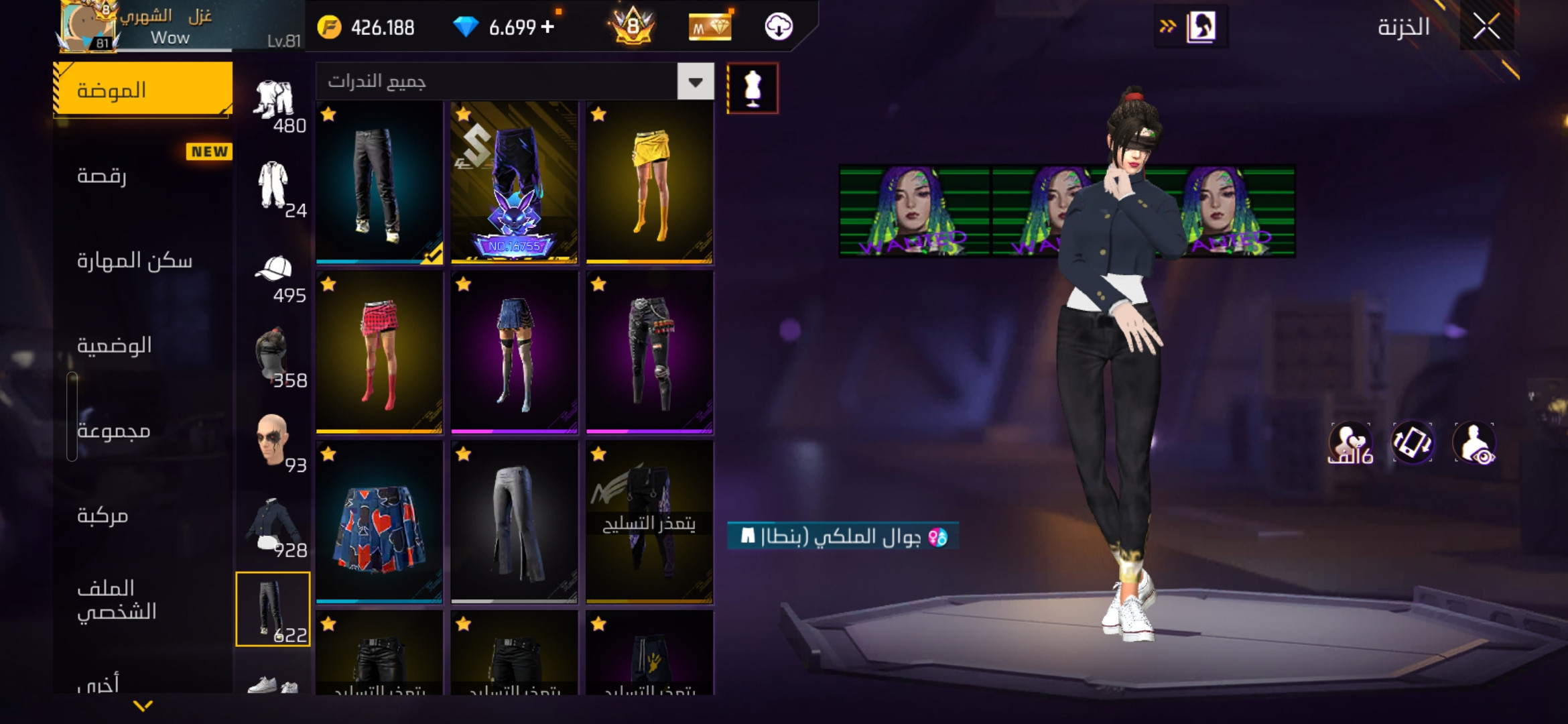1568x724 pixels.
Task: Add diamonds with the plus button
Action: (x=547, y=27)
